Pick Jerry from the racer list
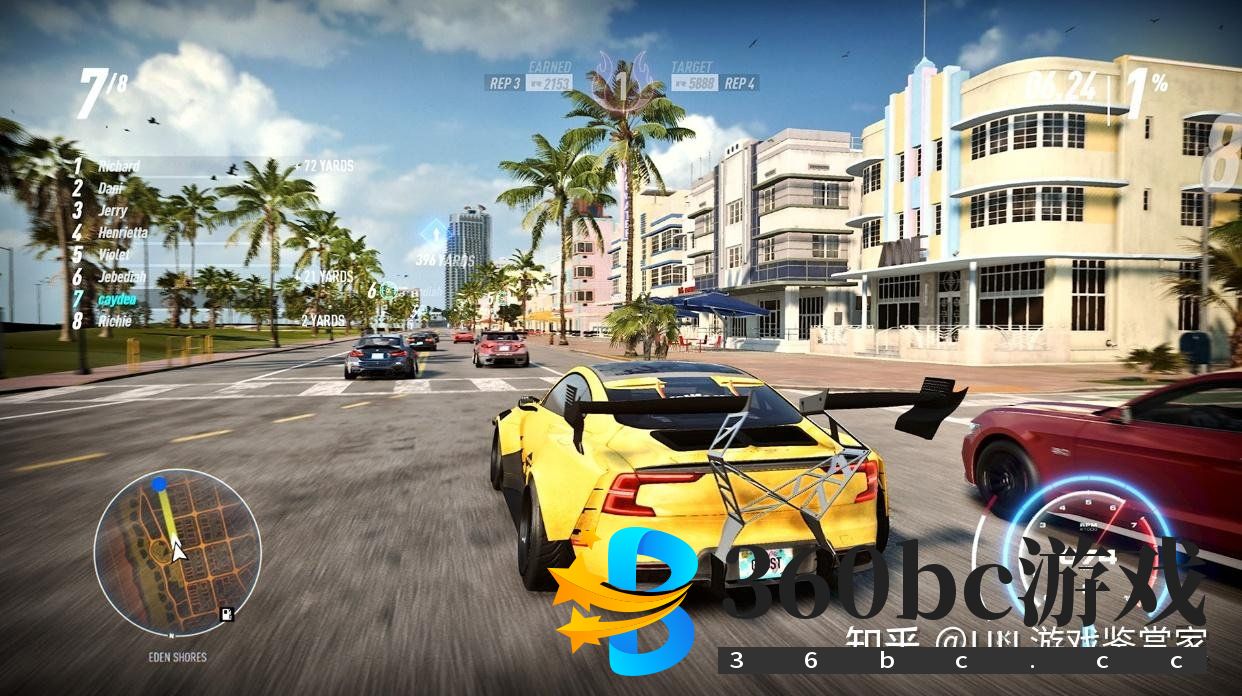The width and height of the screenshot is (1242, 696). 112,210
